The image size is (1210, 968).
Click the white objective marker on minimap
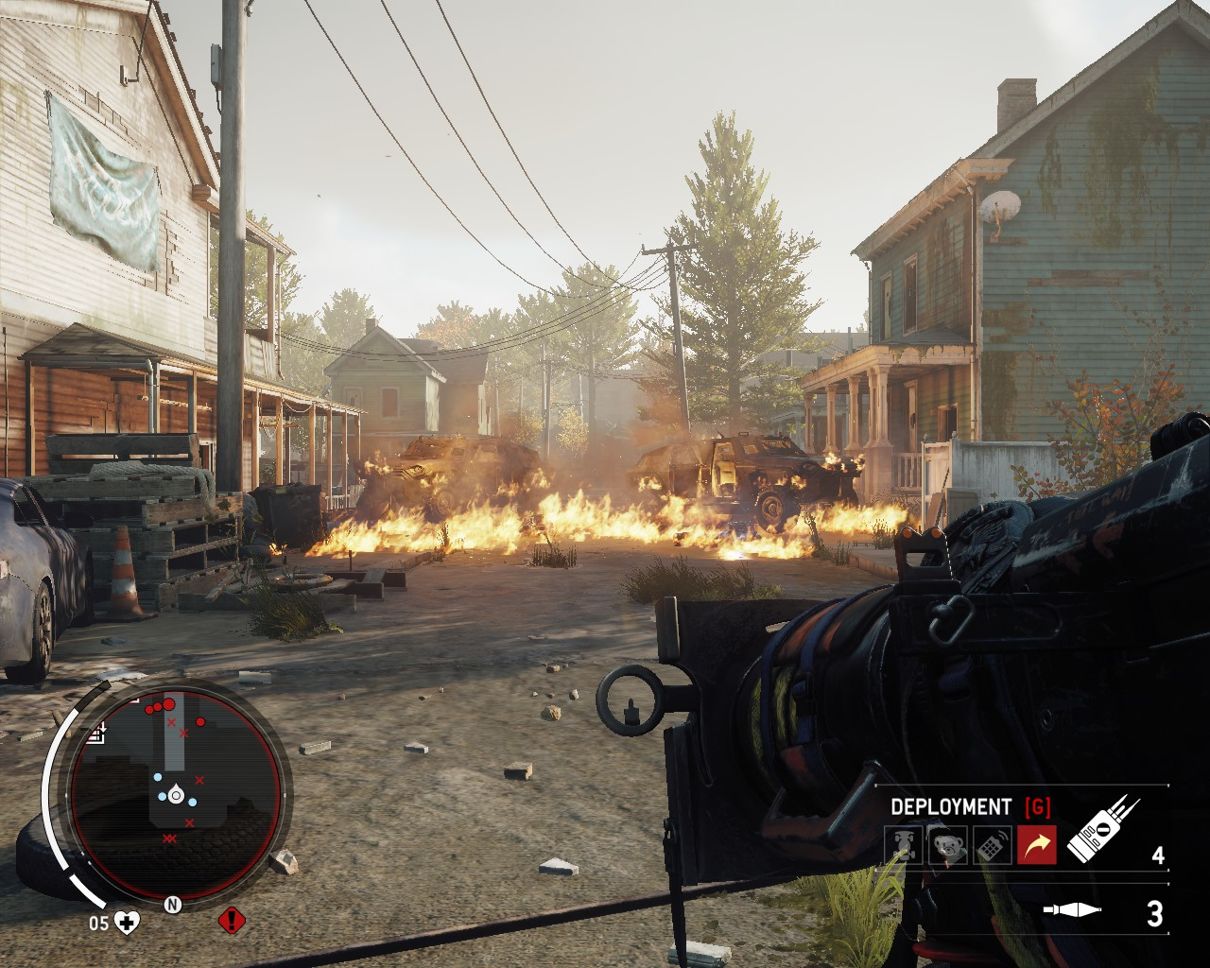point(97,735)
